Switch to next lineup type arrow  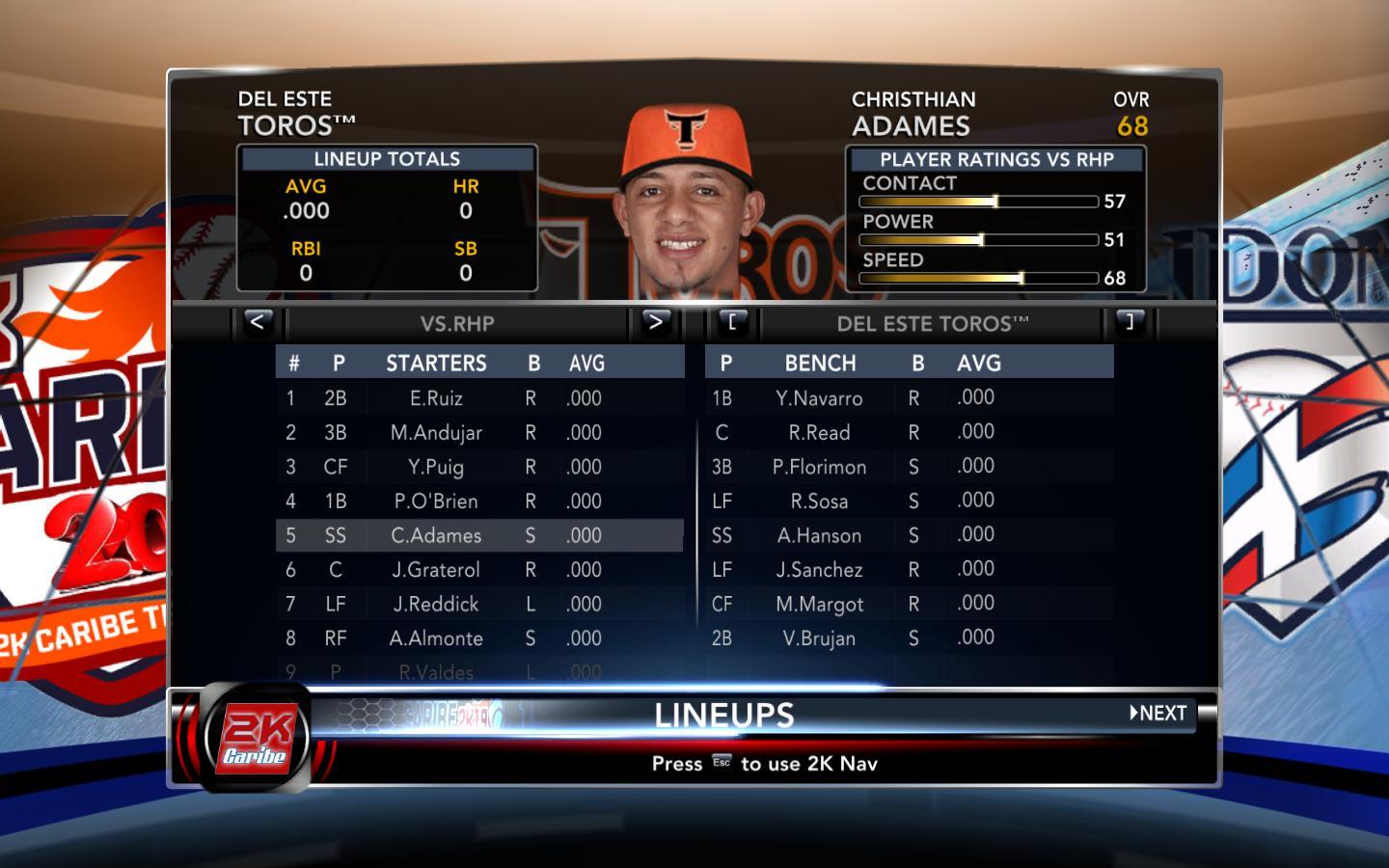[655, 322]
